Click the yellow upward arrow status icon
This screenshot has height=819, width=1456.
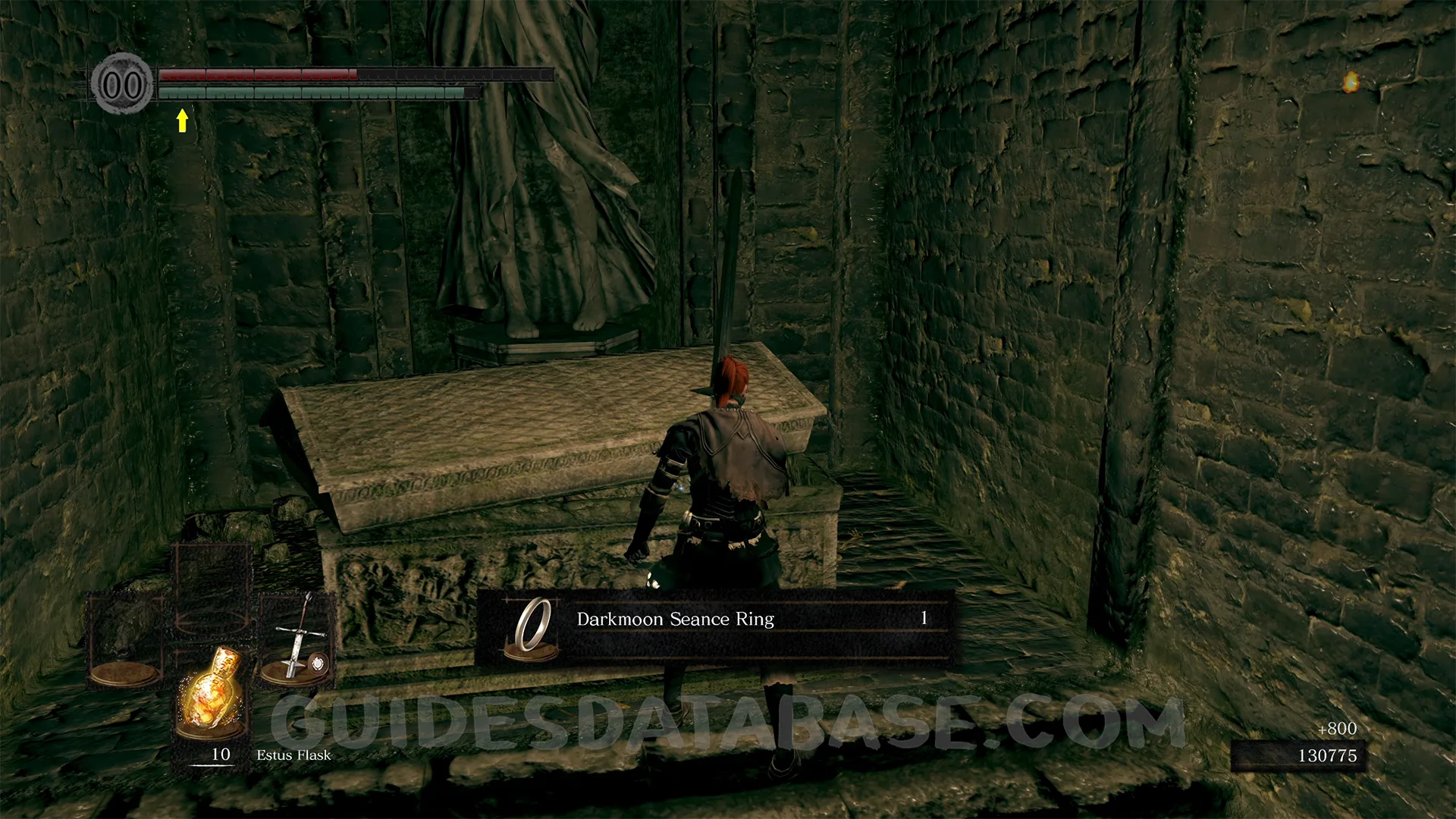tap(182, 121)
